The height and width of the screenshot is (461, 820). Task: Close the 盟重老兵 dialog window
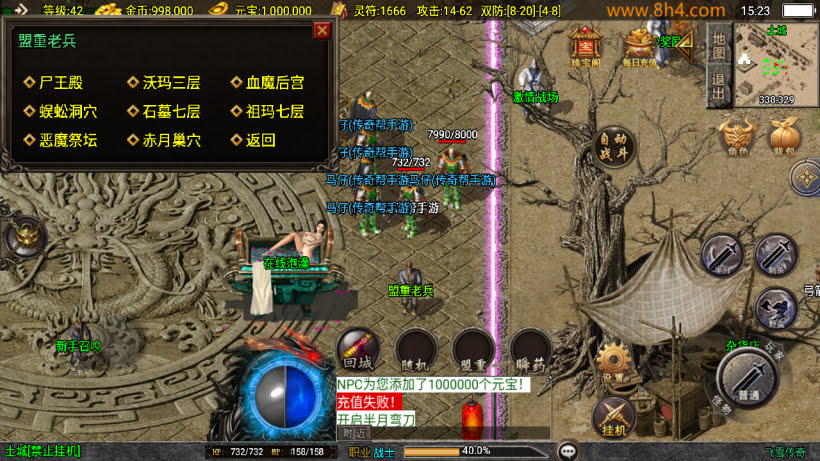click(322, 30)
